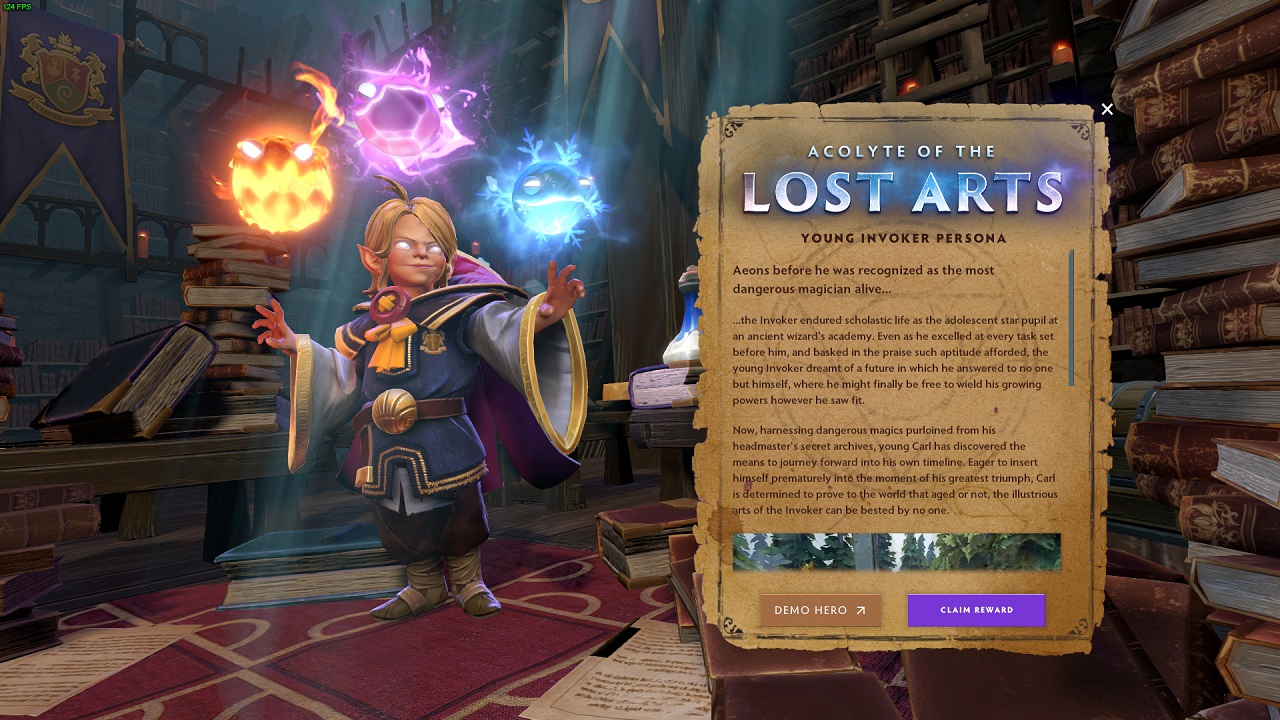
Task: Click the lore text scrollbar
Action: pos(1071,318)
